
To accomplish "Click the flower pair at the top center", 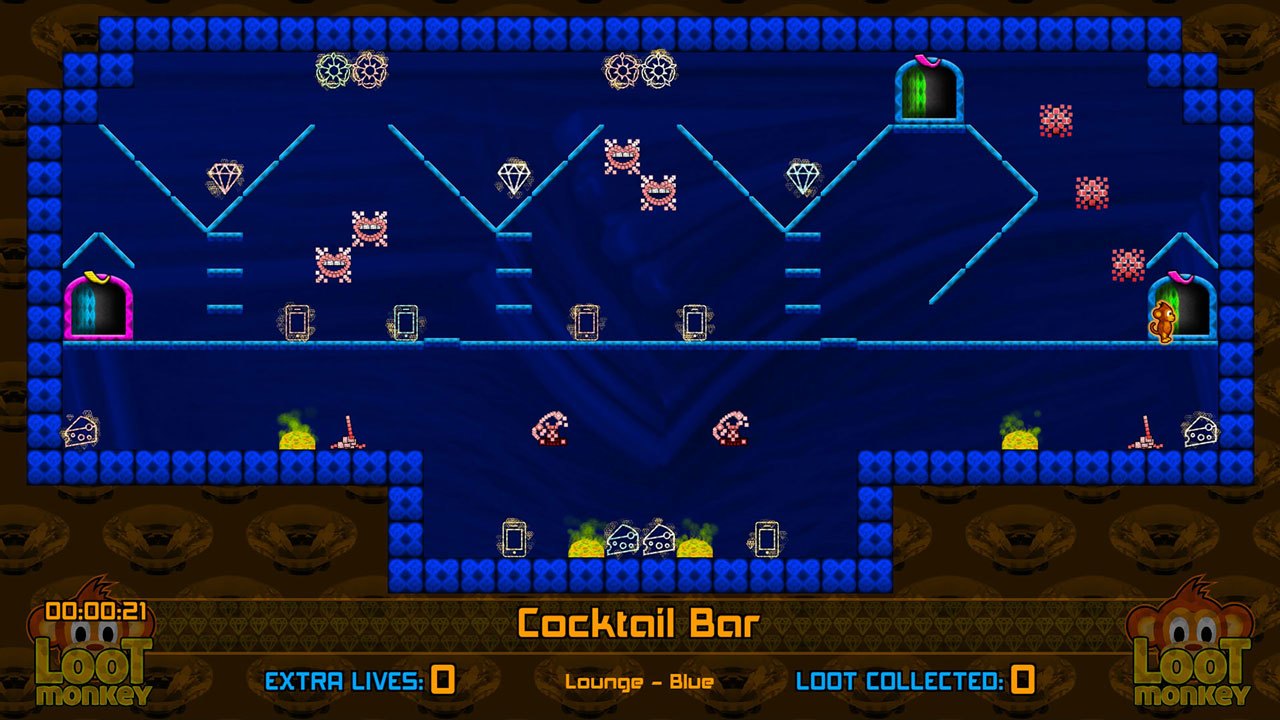I will click(x=639, y=72).
